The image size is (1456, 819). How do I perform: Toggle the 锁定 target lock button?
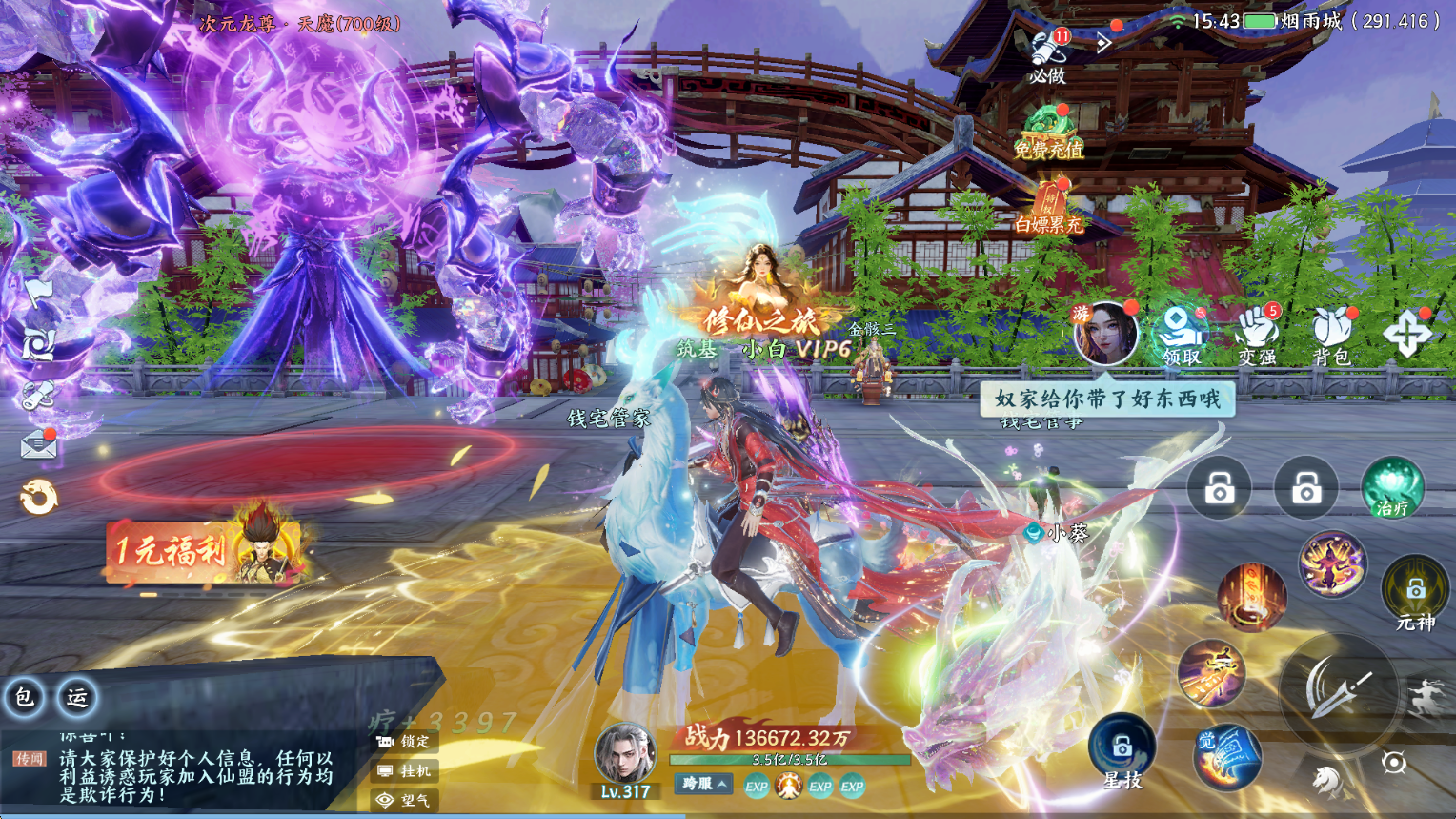[x=405, y=742]
